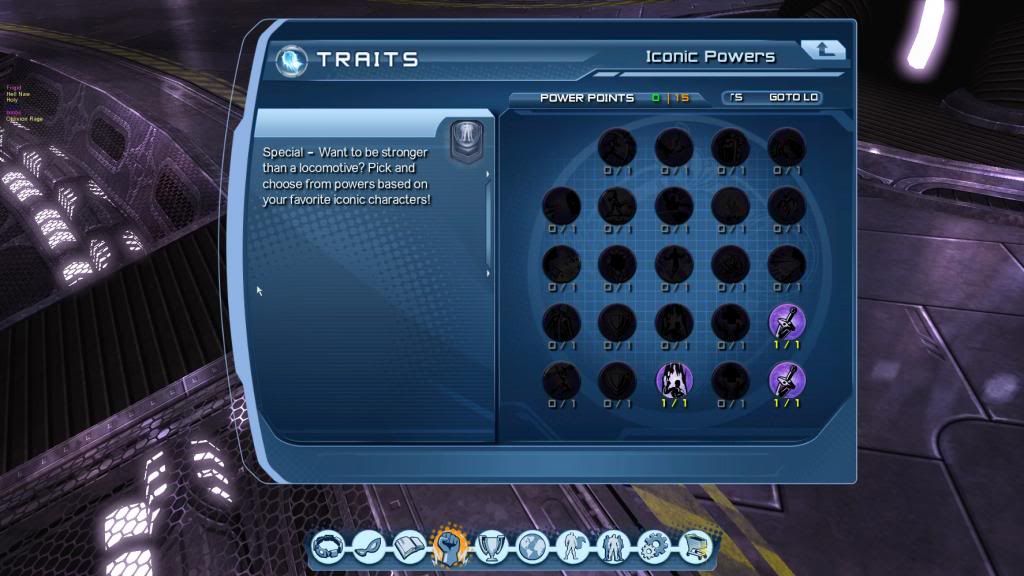Open the utility belt menu icon

tap(328, 546)
